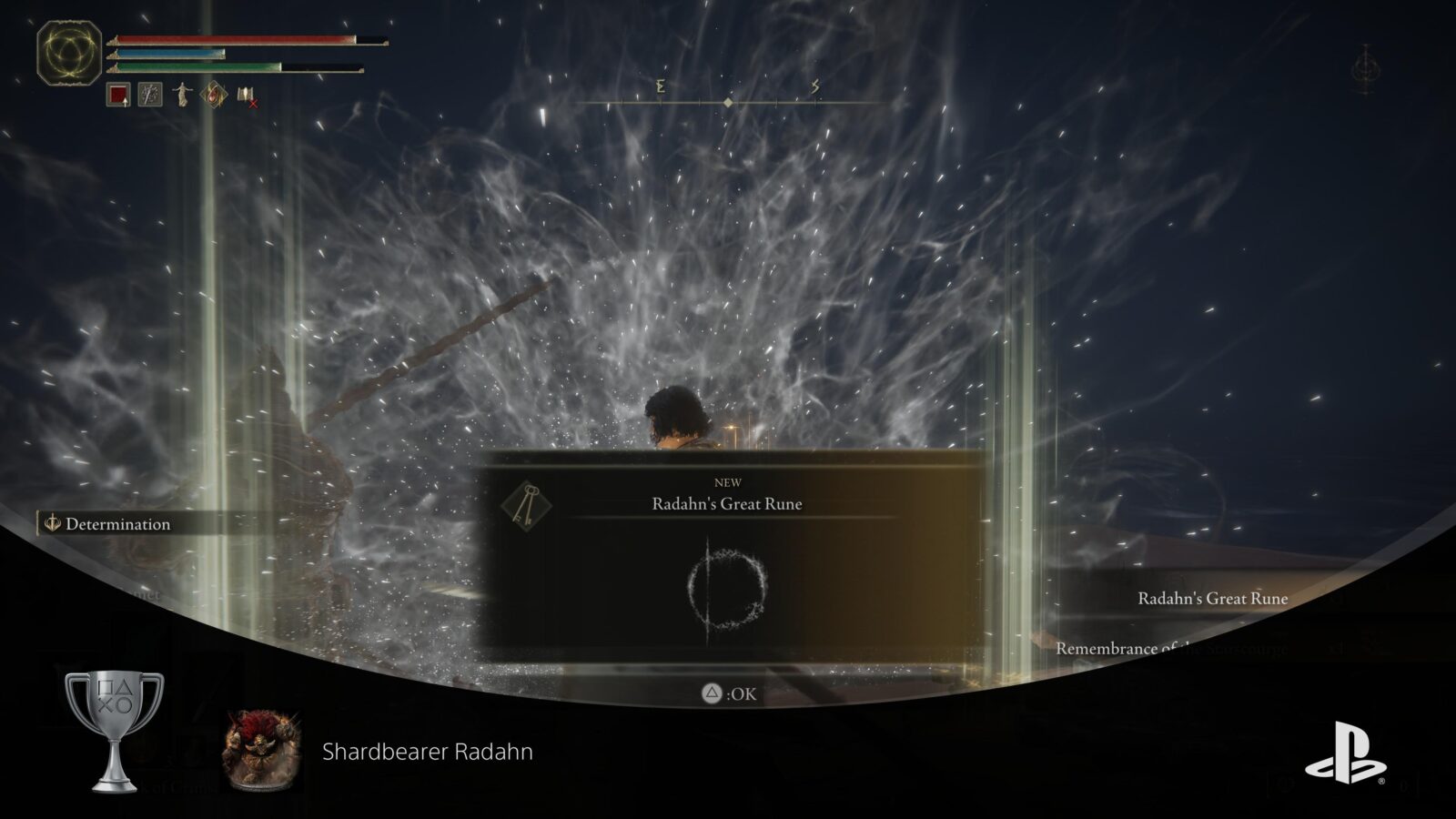
Task: Select the crimson flask quick item icon
Action: 116,95
